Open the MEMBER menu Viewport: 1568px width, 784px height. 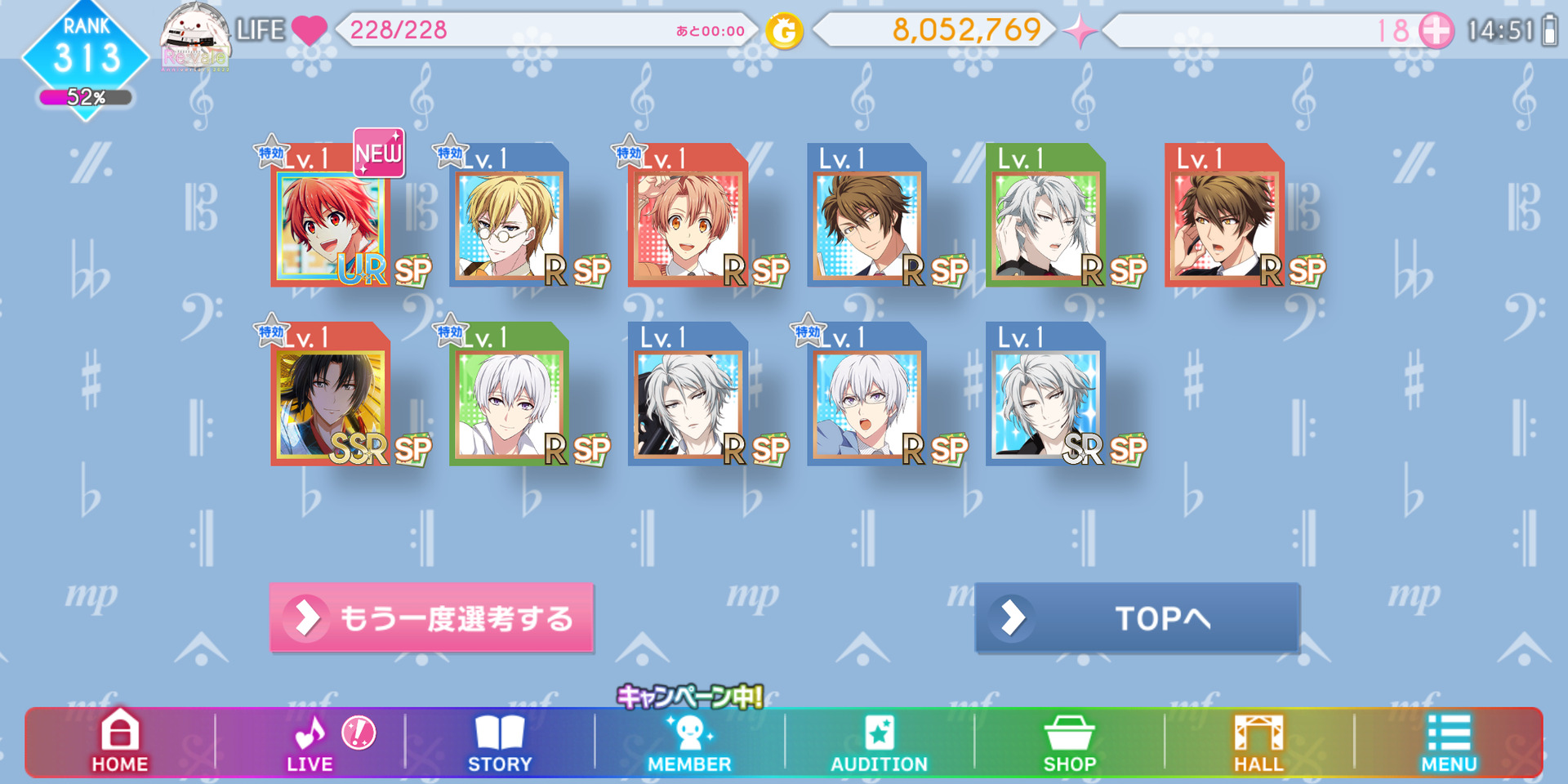(x=690, y=742)
